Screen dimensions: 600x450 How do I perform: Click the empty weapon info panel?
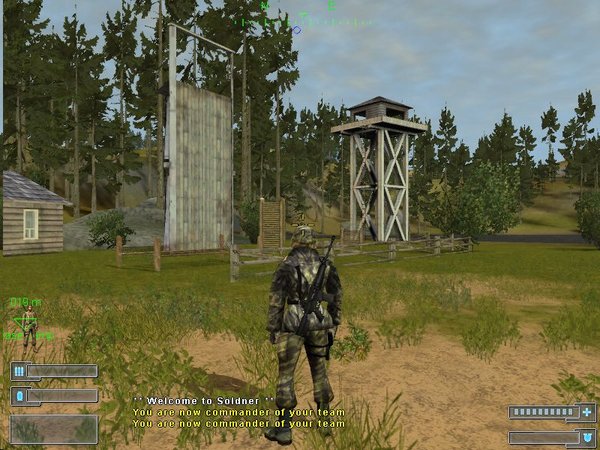pyautogui.click(x=54, y=429)
